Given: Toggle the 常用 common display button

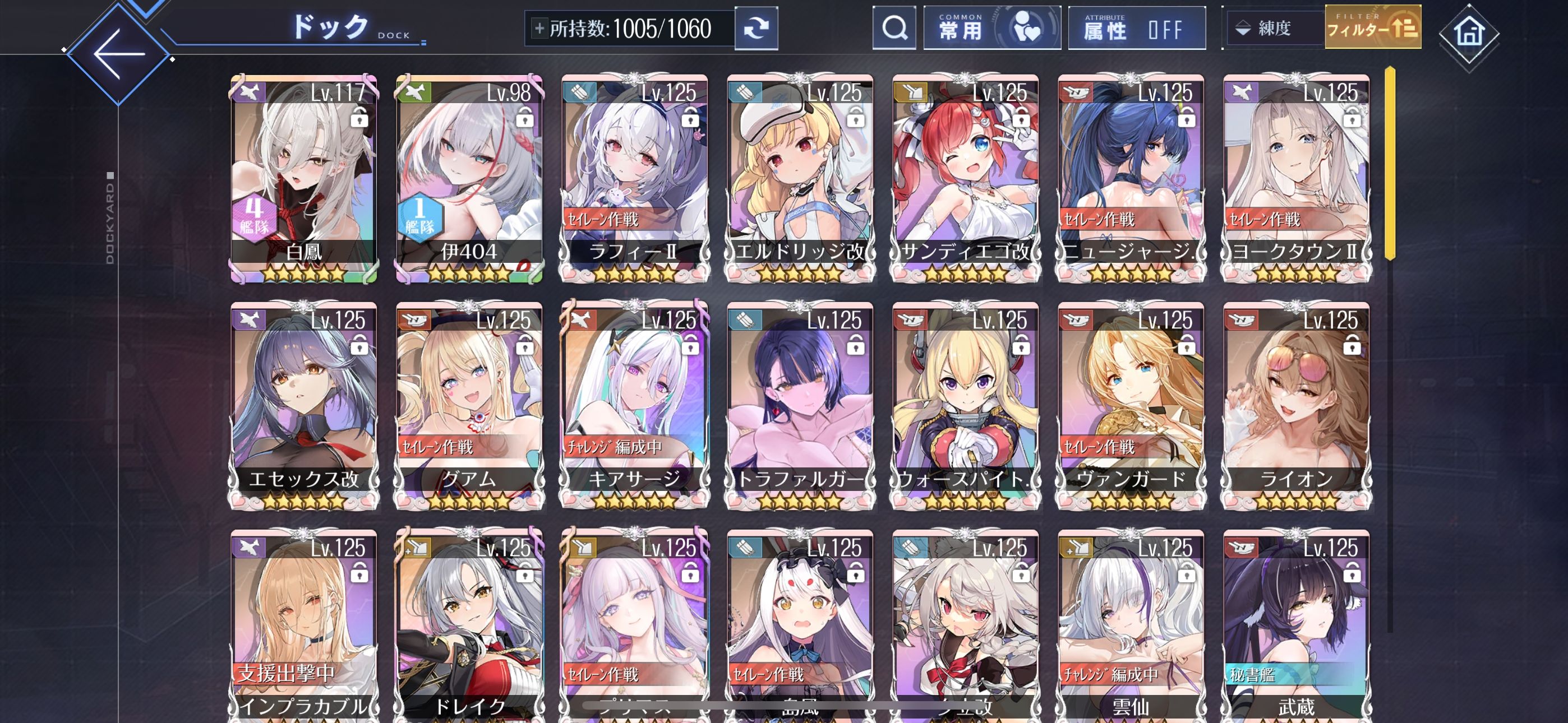Looking at the screenshot, I should click(x=991, y=28).
